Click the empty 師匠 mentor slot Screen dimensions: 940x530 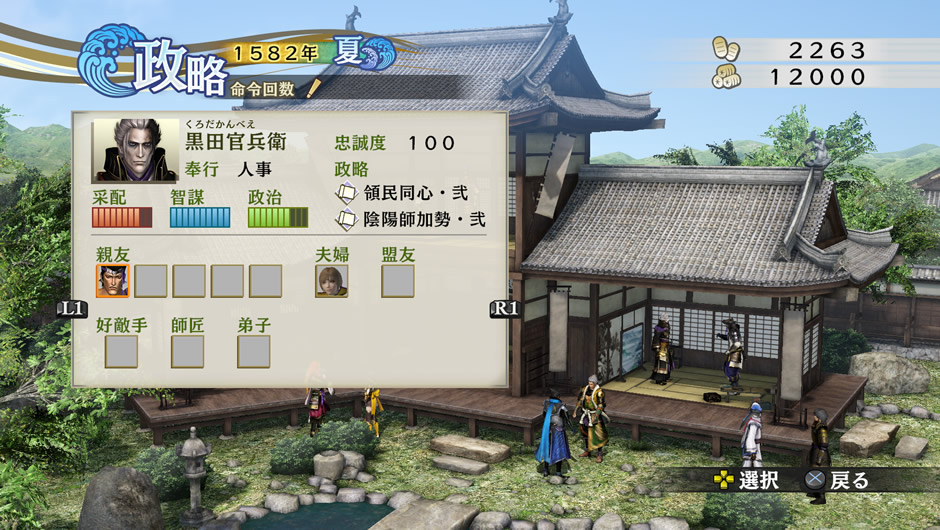click(x=188, y=351)
